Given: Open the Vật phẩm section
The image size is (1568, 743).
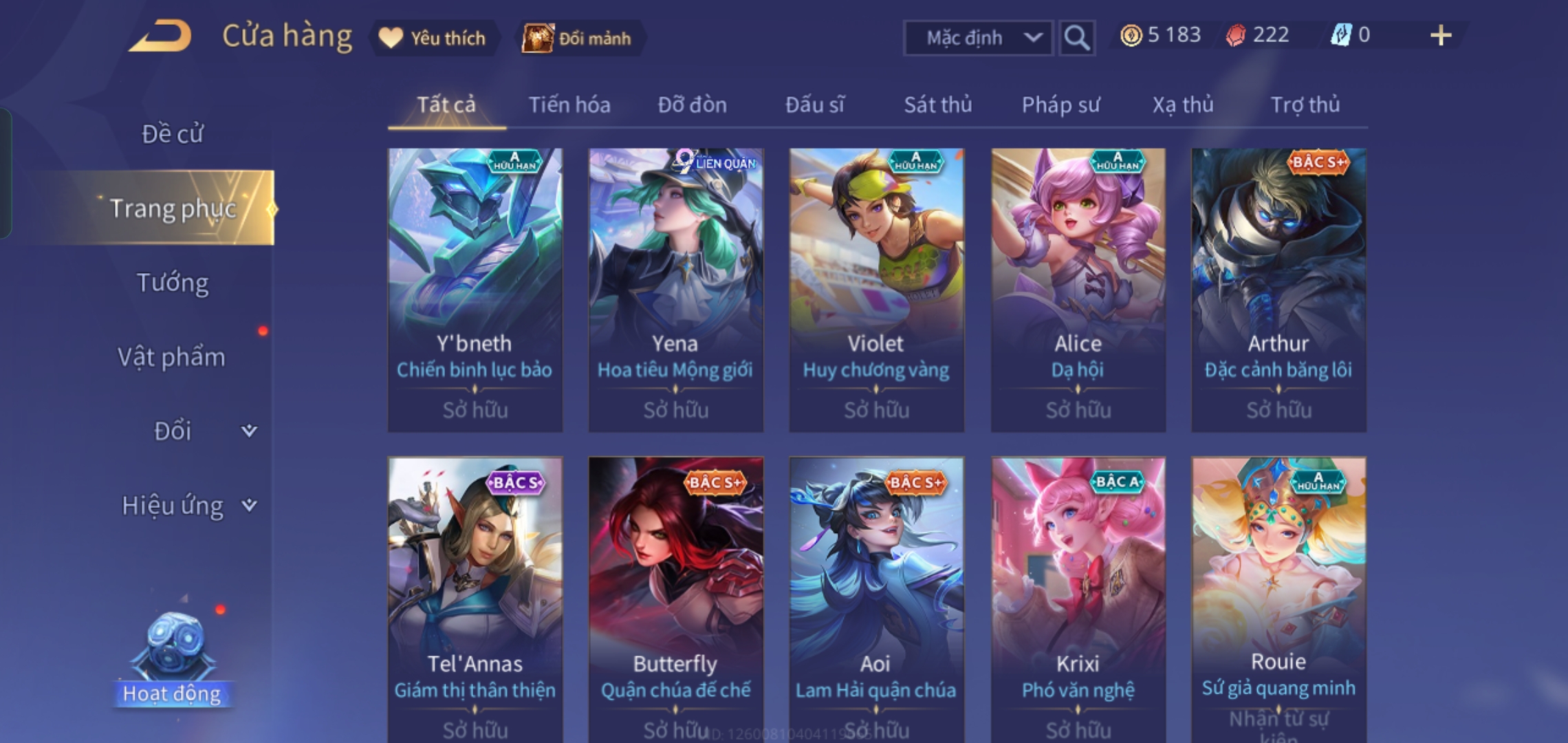Looking at the screenshot, I should 171,357.
